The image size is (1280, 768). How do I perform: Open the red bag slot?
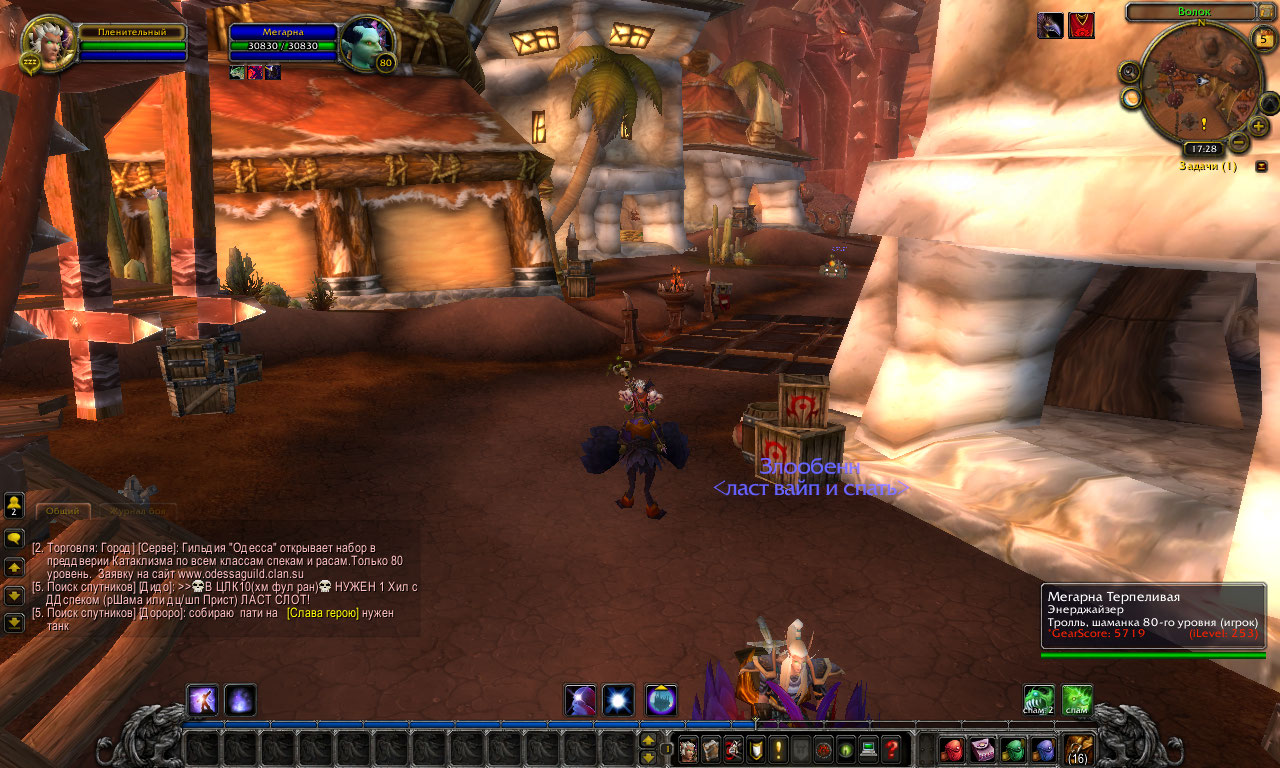(x=953, y=750)
